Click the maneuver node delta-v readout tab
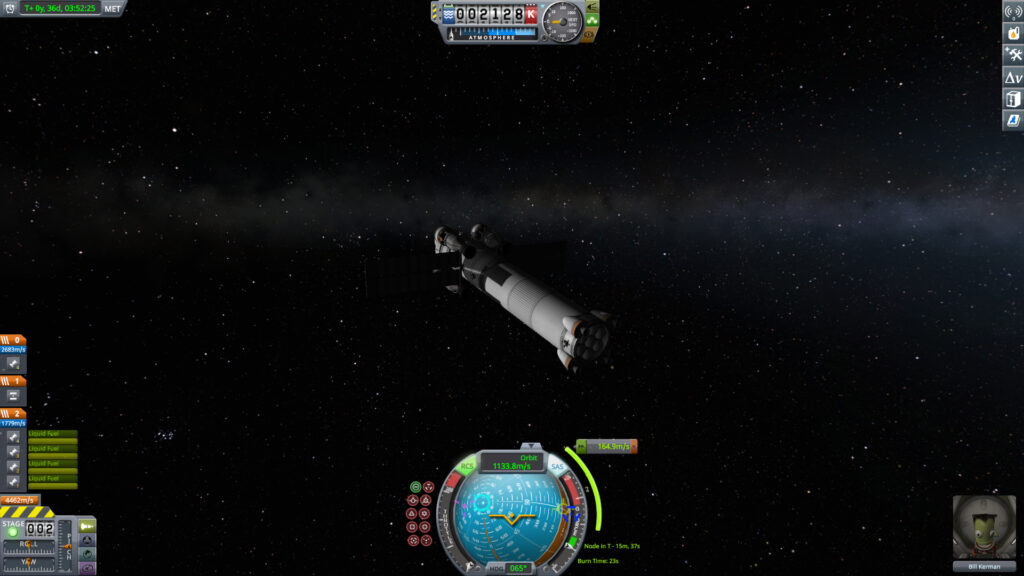1024x576 pixels. click(x=606, y=446)
